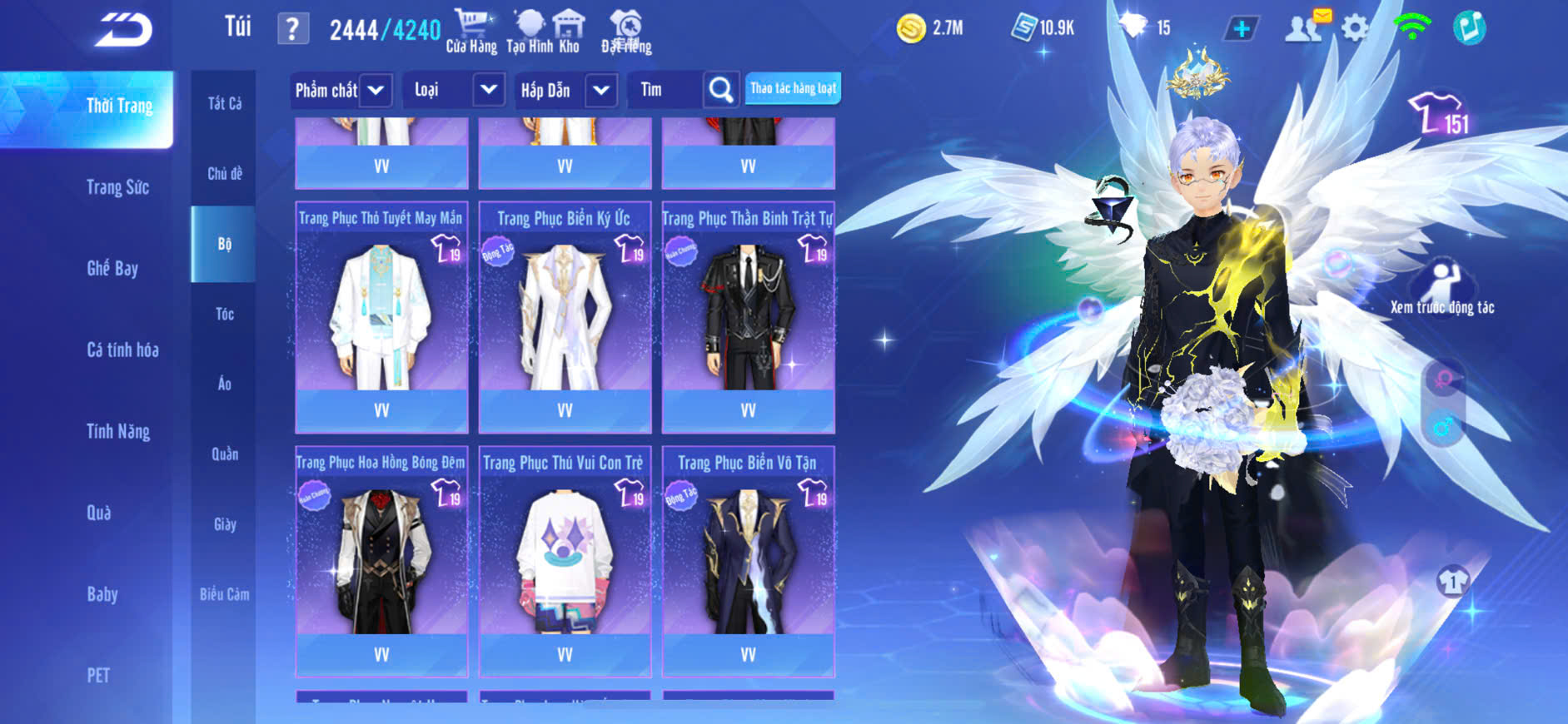Viewport: 1568px width, 724px height.
Task: Open the Cá tính hóa category
Action: pos(122,350)
